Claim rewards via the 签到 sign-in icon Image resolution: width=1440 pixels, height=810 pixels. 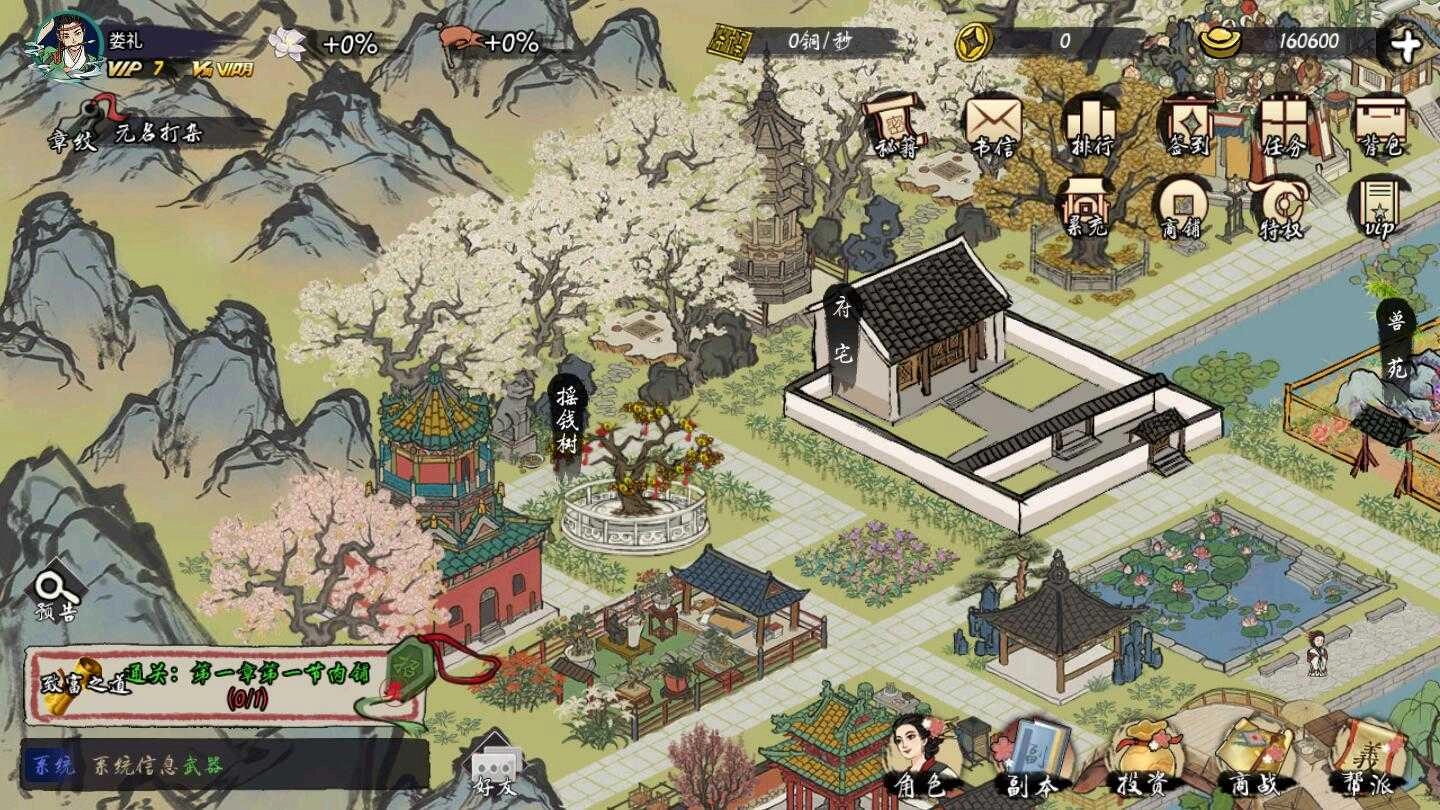pyautogui.click(x=1185, y=125)
